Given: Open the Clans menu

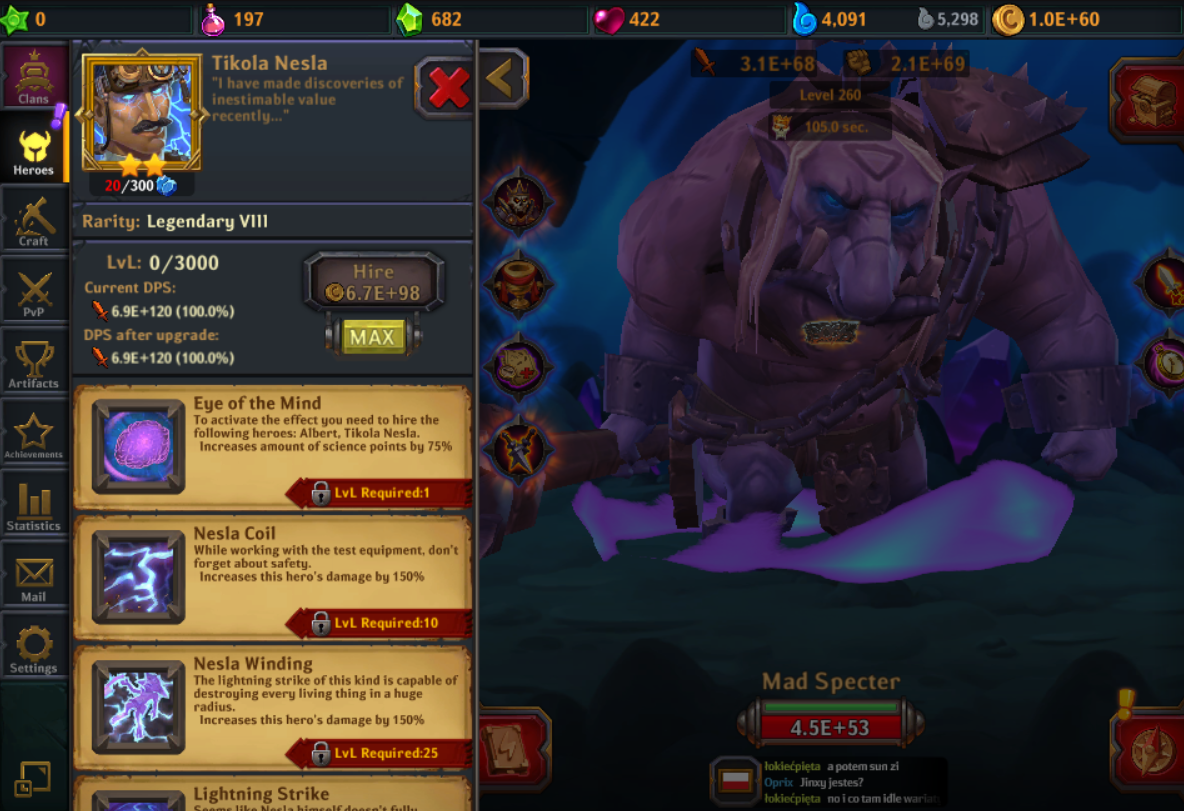Looking at the screenshot, I should [x=34, y=76].
